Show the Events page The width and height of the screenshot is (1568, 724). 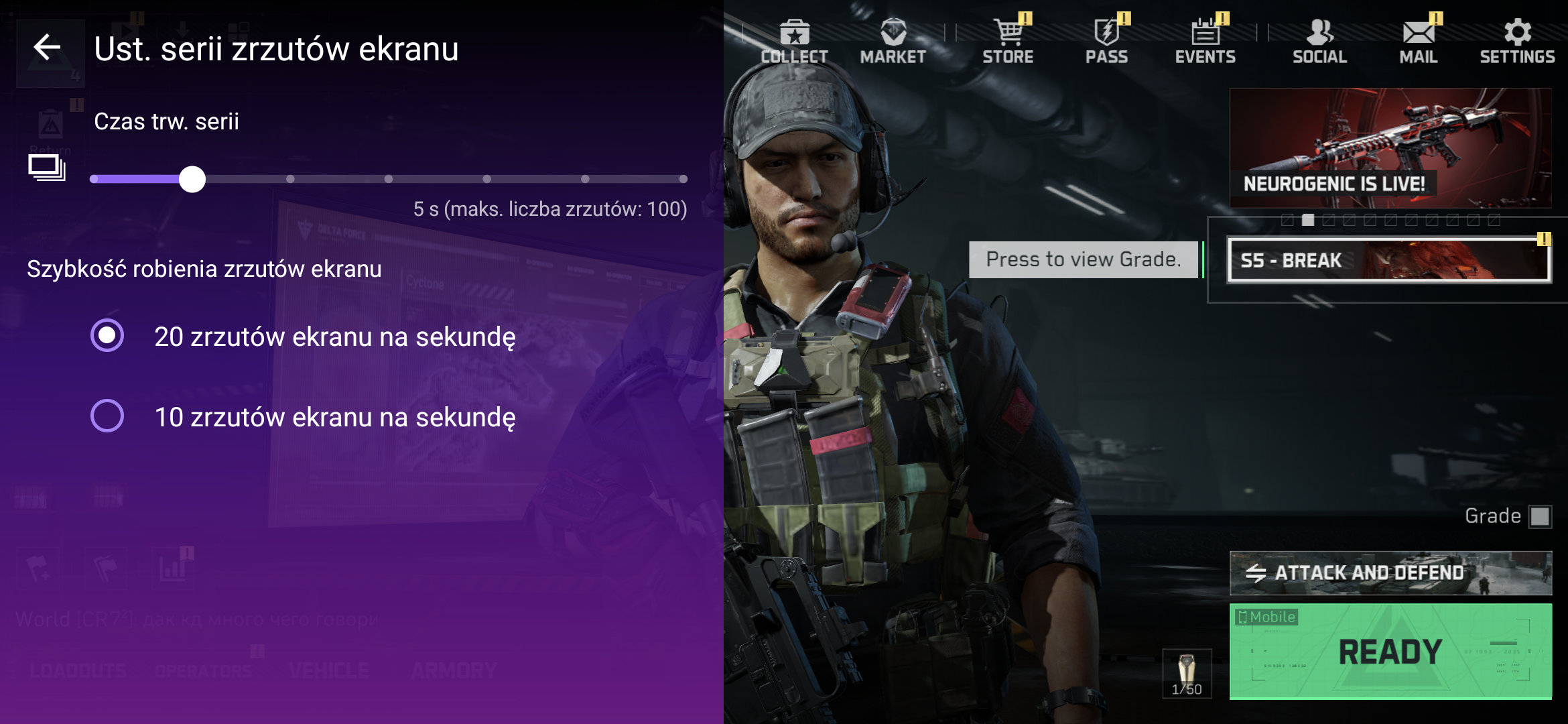[1205, 42]
